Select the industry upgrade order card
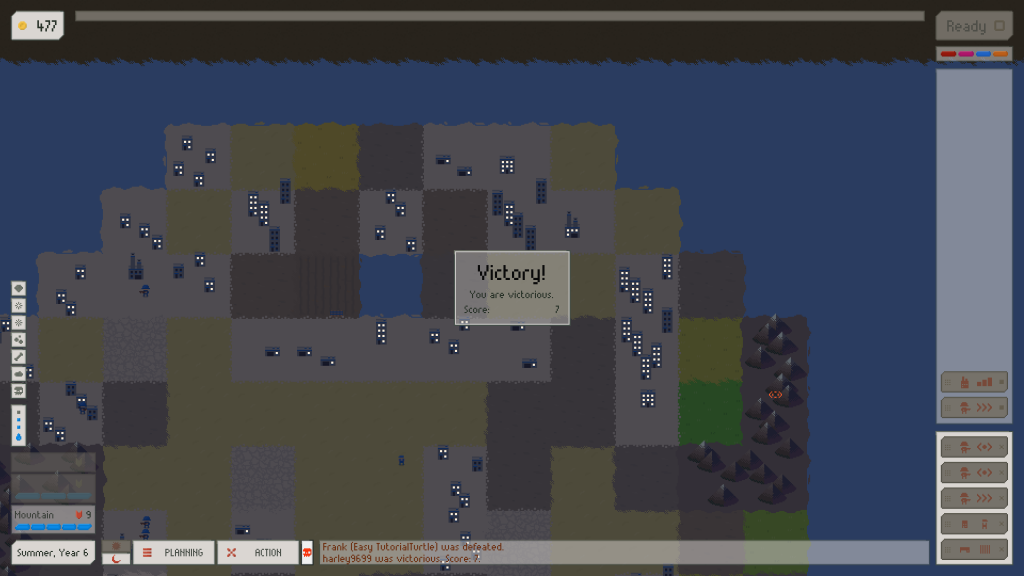1024x576 pixels. pos(973,381)
